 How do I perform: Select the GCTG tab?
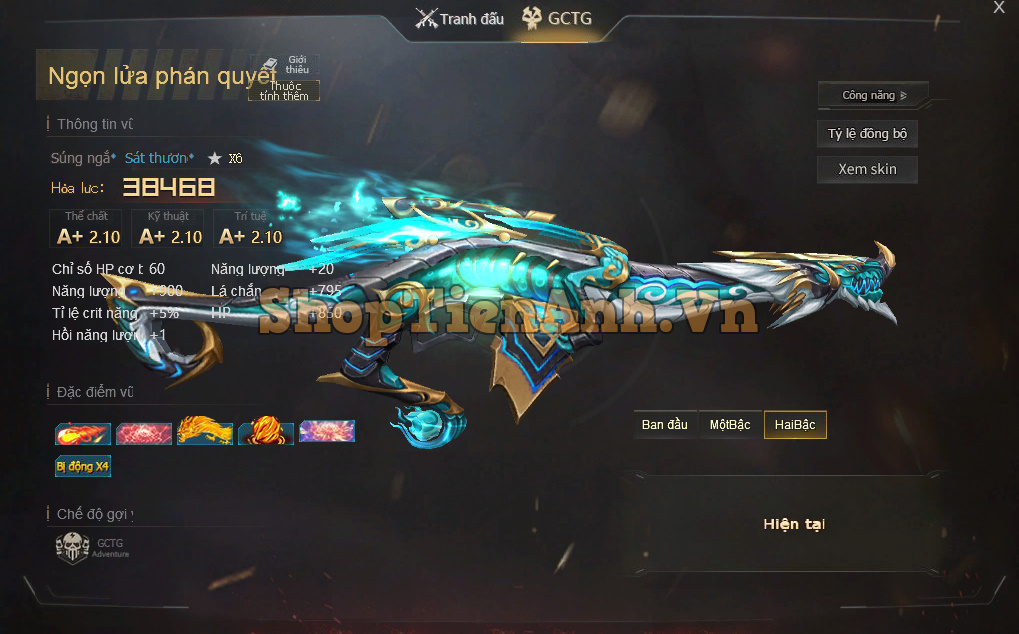pos(556,19)
